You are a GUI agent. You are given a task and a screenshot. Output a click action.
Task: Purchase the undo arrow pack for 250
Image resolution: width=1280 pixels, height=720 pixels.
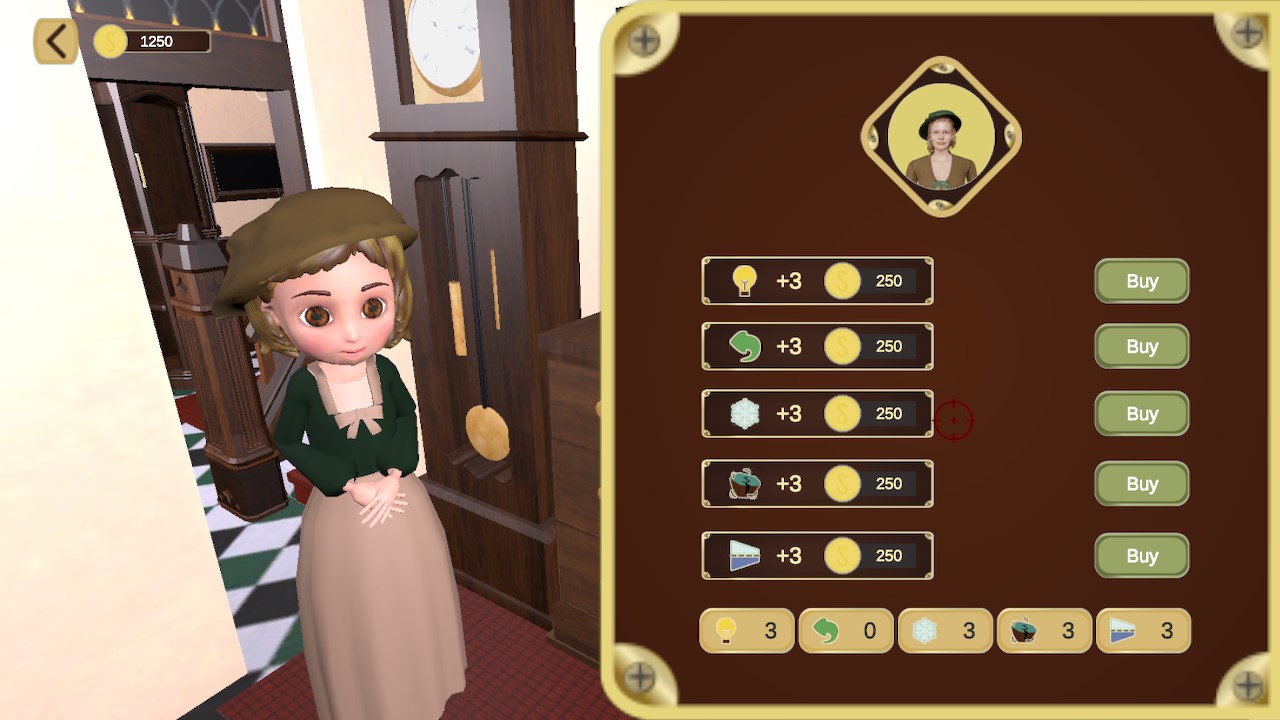[x=1141, y=346]
